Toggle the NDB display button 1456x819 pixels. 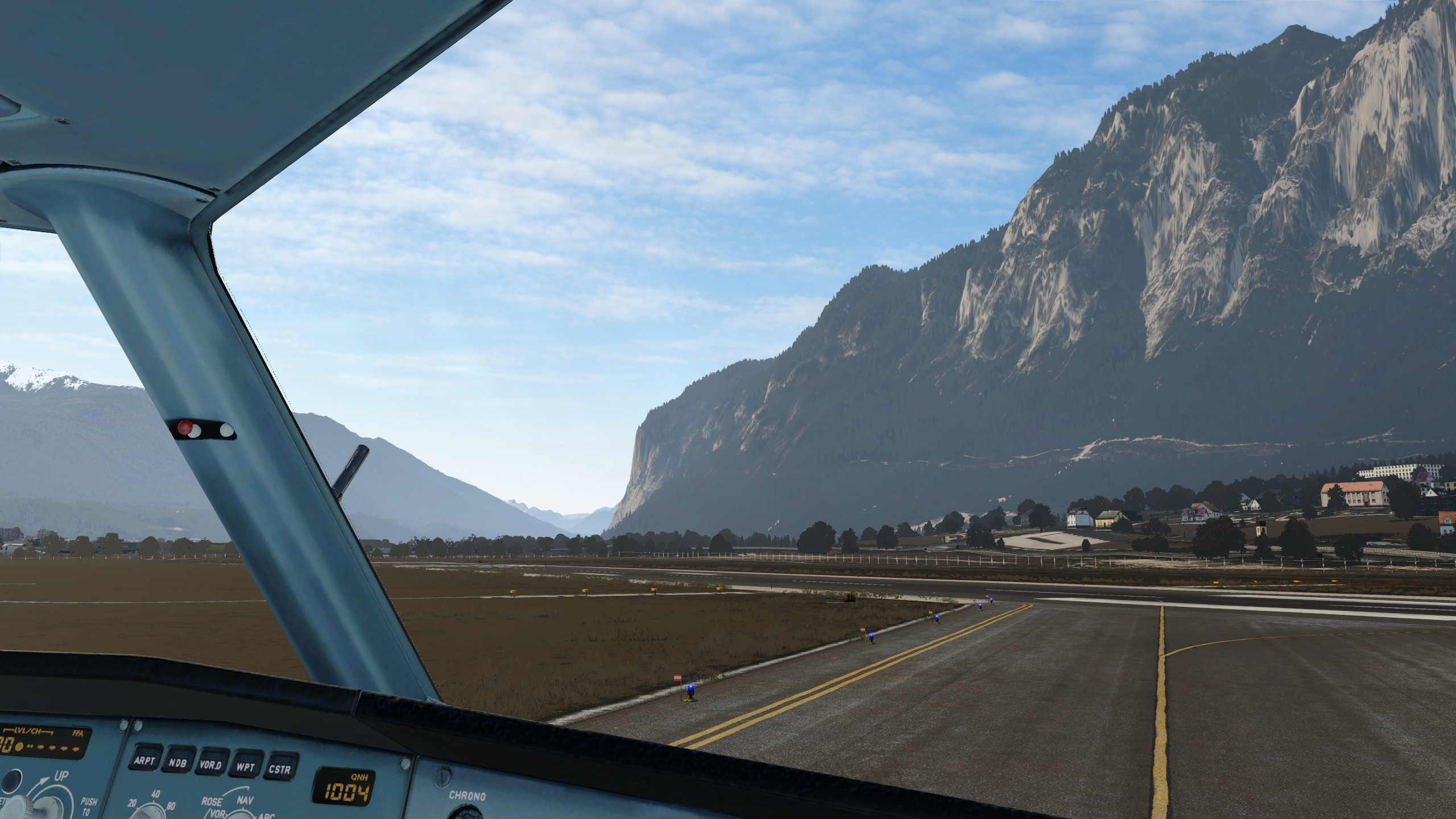tap(177, 763)
